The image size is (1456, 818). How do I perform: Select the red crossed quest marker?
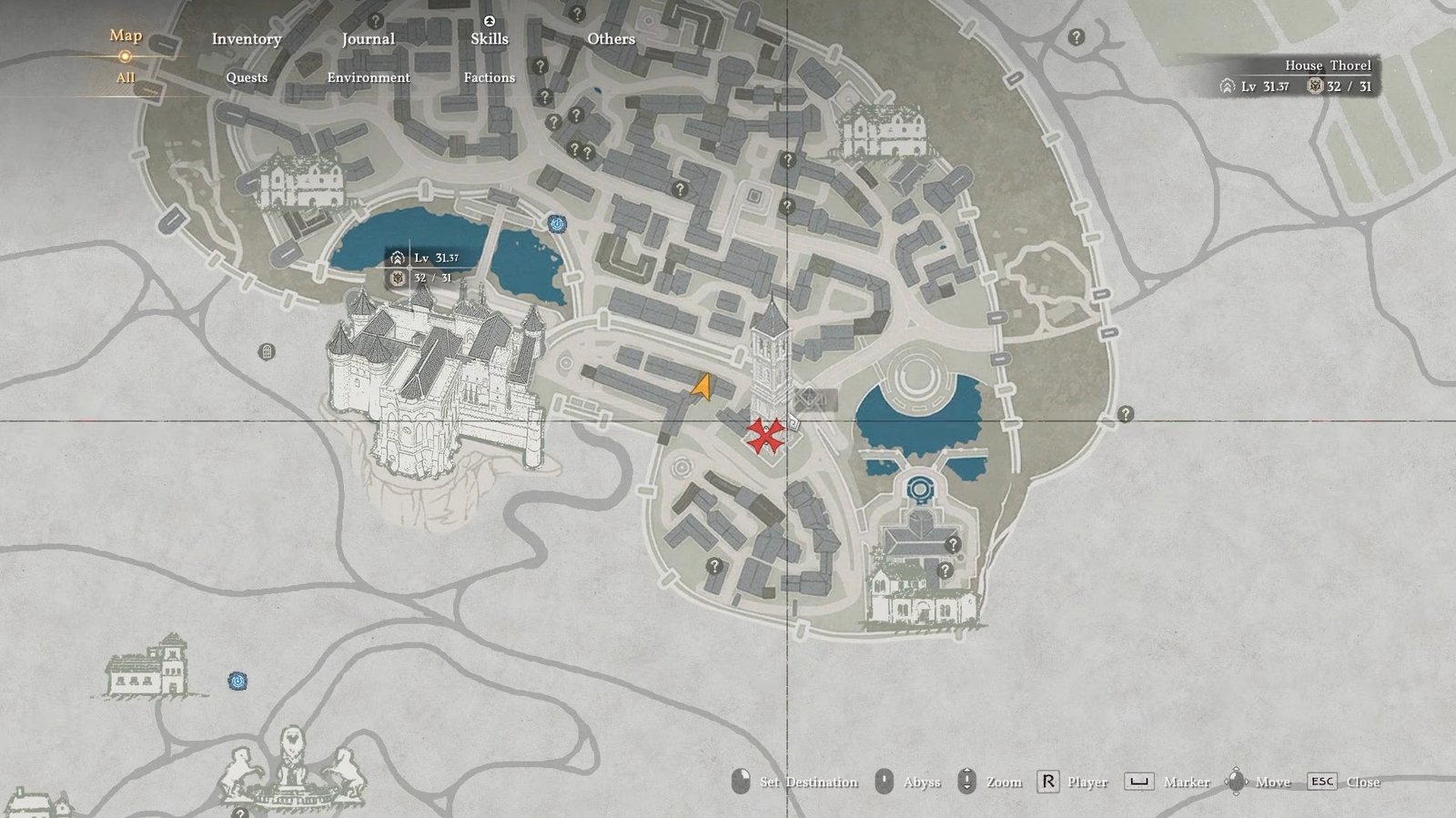[x=765, y=436]
